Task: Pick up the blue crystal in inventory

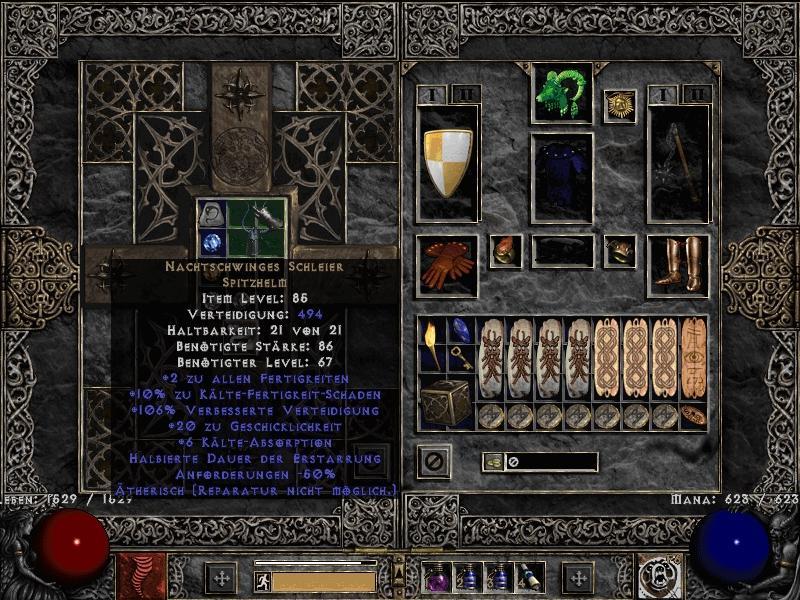Action: [461, 331]
